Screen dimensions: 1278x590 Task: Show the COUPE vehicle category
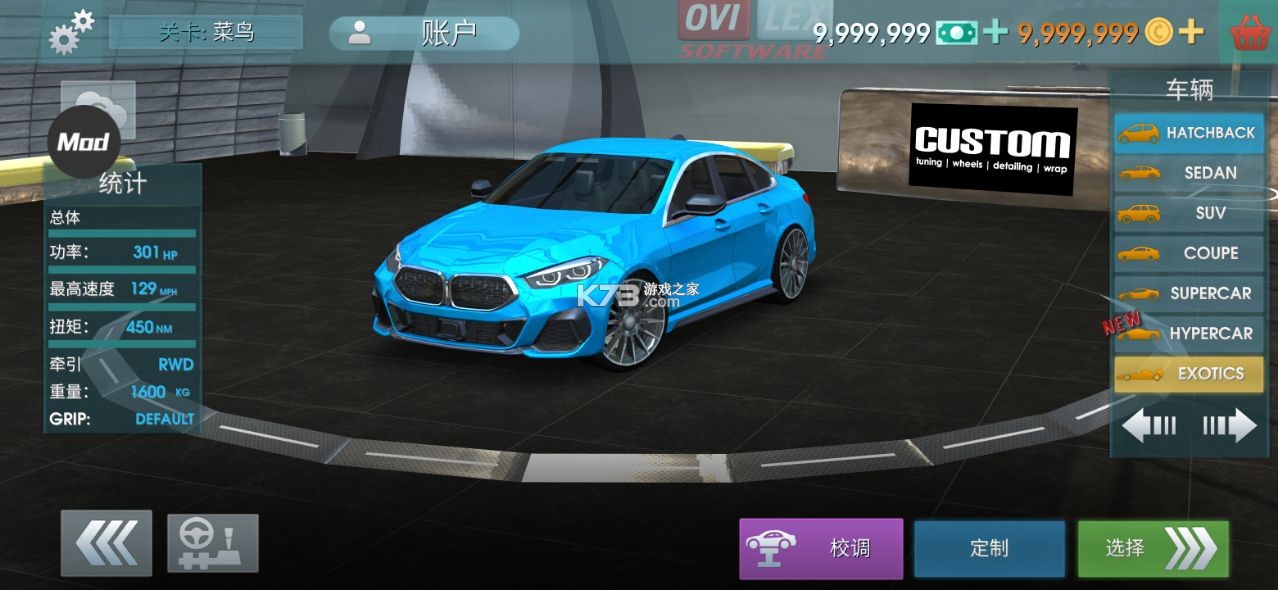click(1189, 253)
